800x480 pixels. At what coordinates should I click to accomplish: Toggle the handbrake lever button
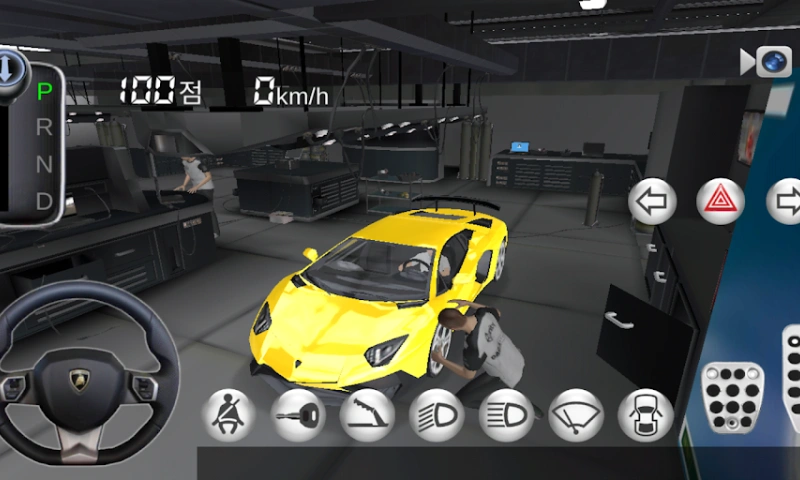pyautogui.click(x=368, y=415)
